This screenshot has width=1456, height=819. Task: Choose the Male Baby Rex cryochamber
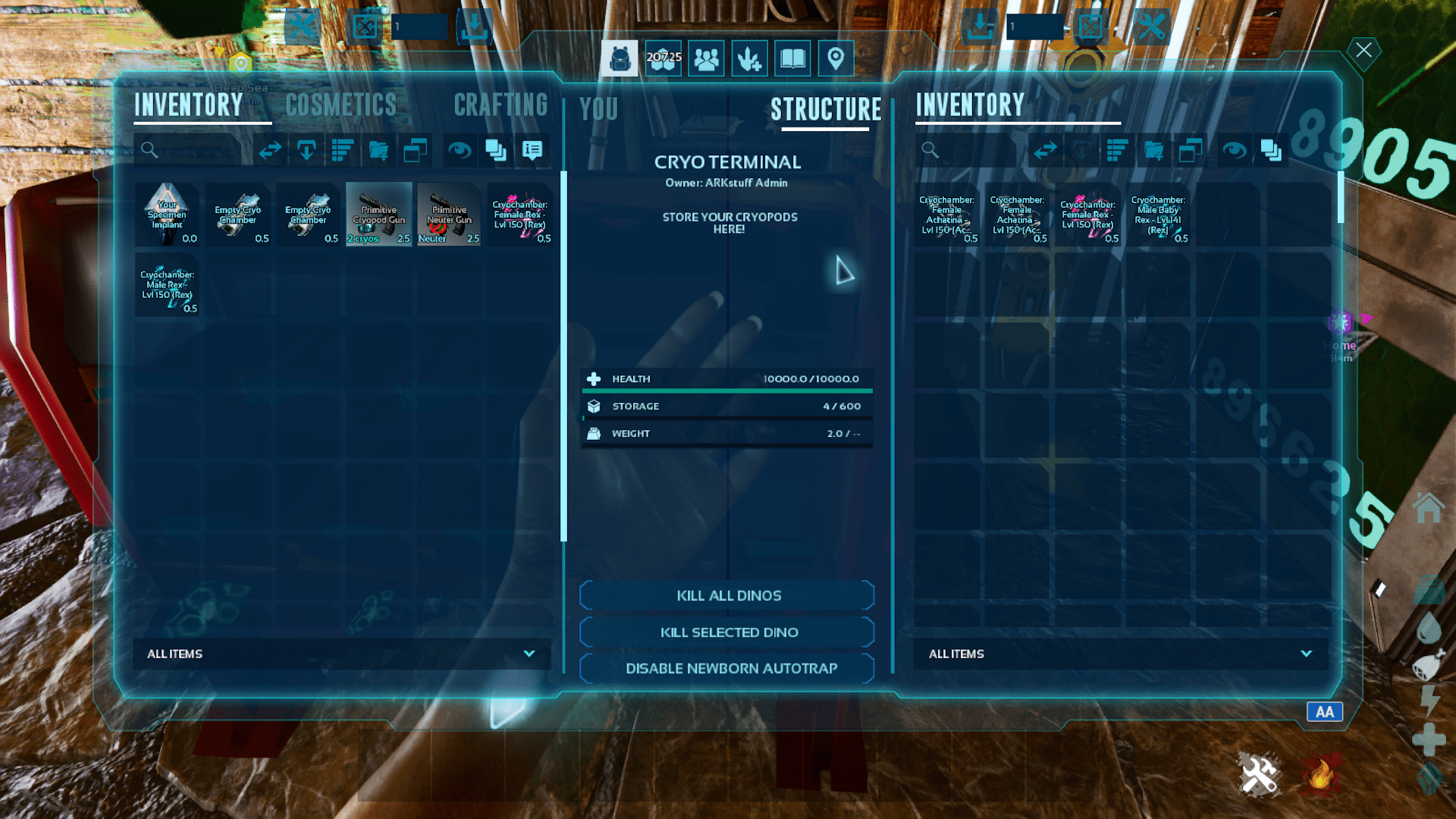(1158, 215)
